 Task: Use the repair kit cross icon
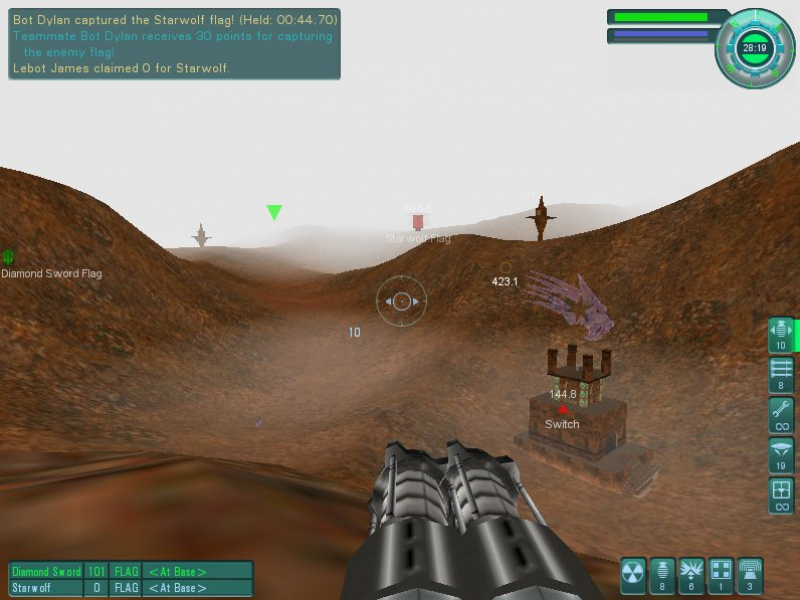720,575
